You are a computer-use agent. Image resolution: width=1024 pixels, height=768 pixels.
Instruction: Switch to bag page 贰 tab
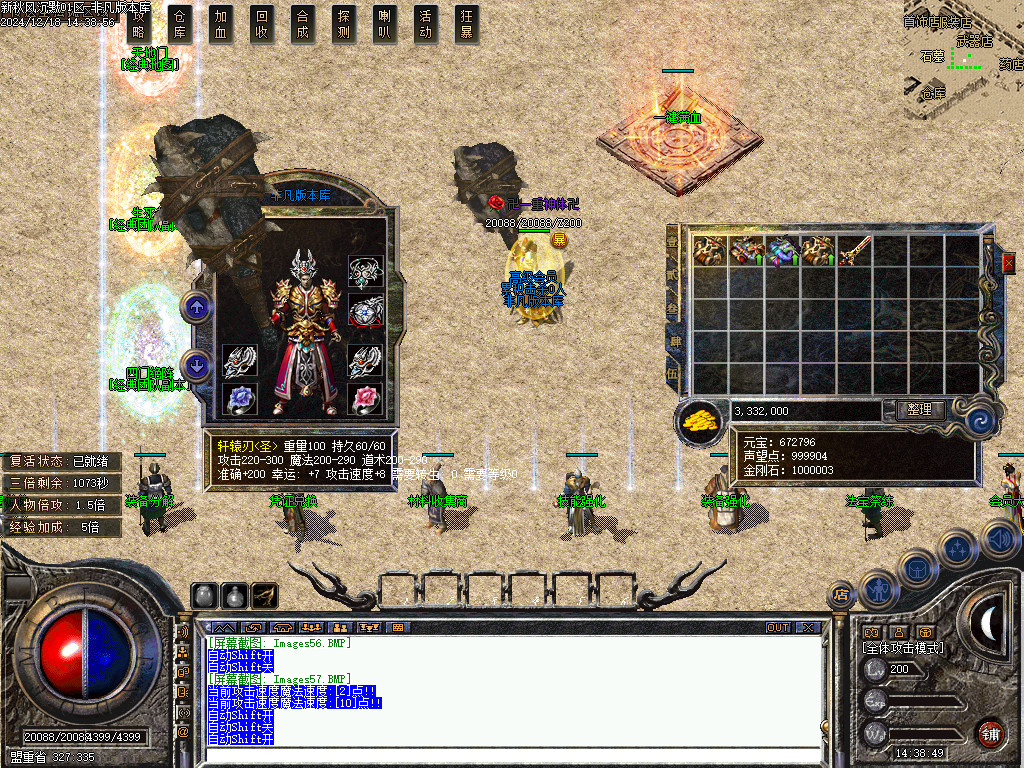pyautogui.click(x=673, y=273)
